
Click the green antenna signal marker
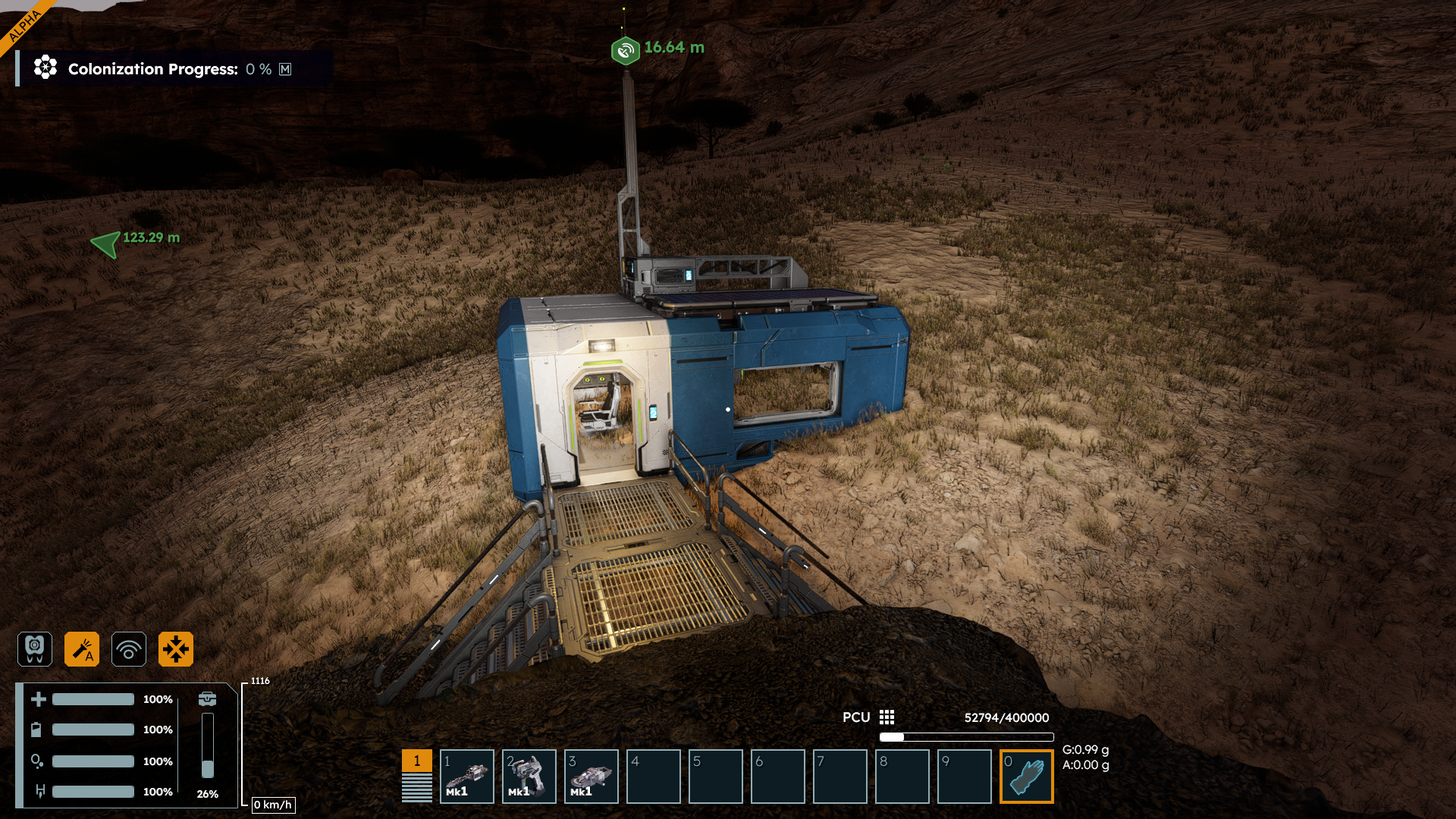point(625,50)
